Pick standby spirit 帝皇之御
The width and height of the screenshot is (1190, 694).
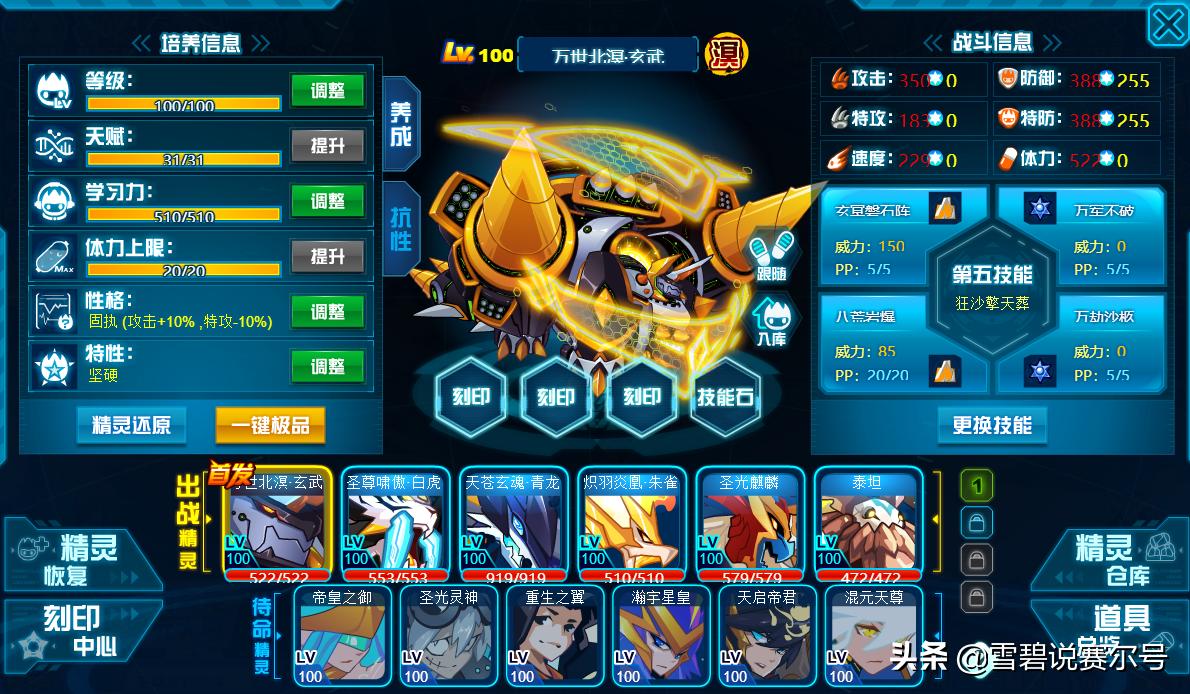point(341,638)
